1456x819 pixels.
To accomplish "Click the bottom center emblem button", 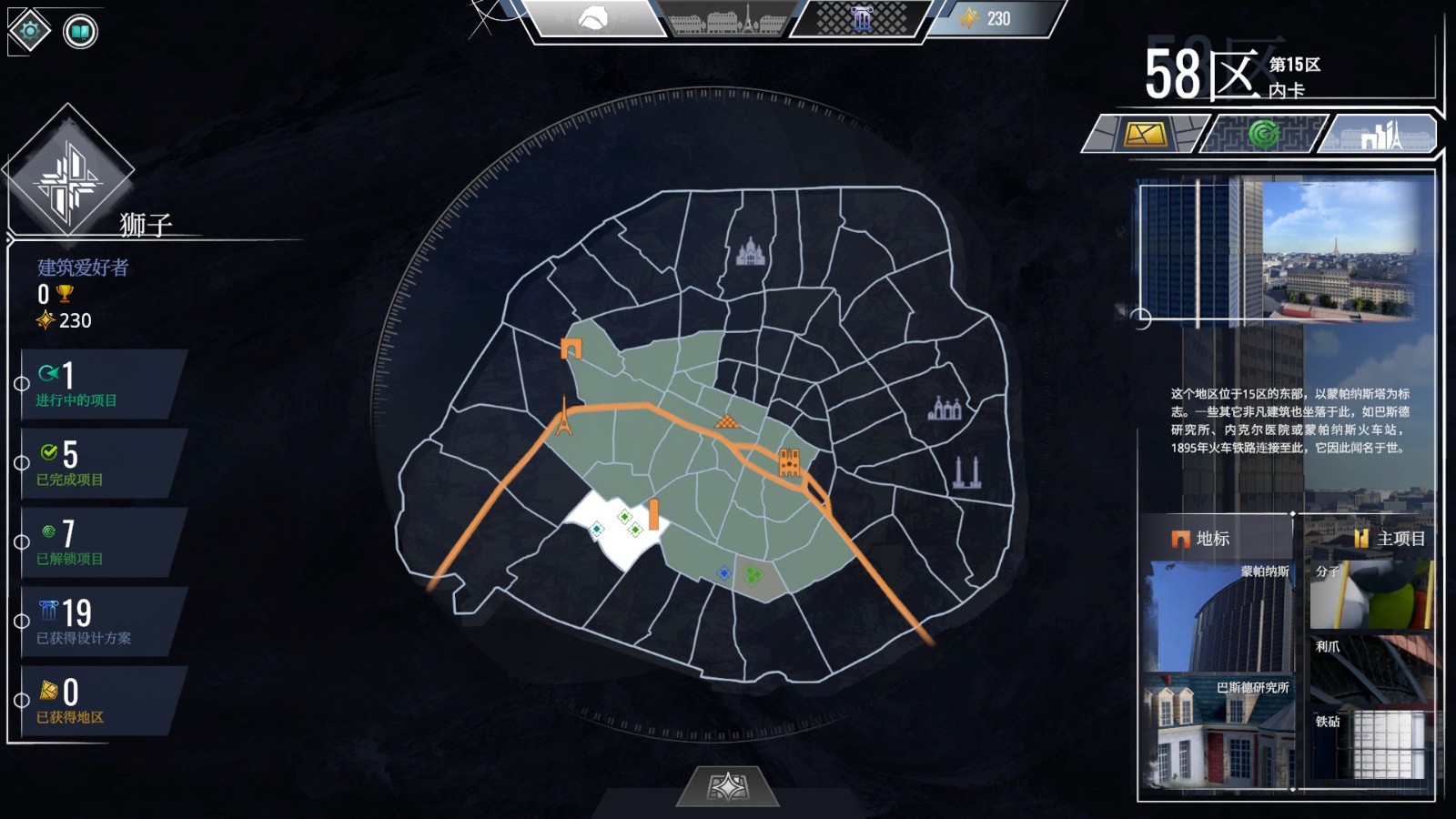I will 728,786.
